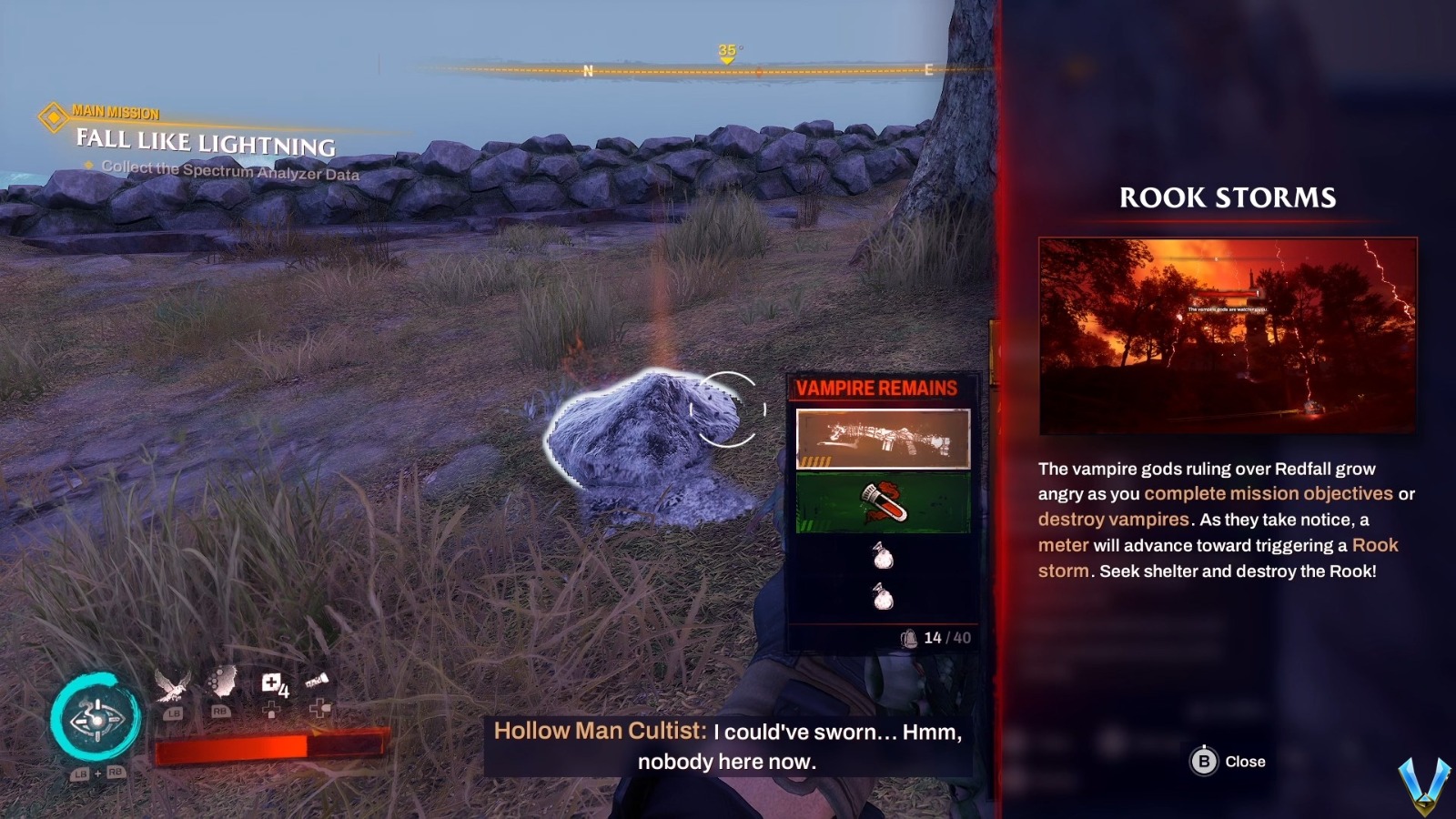Screen dimensions: 1456x819
Task: Select the Fall Like Lightning mission title
Action: tap(202, 143)
